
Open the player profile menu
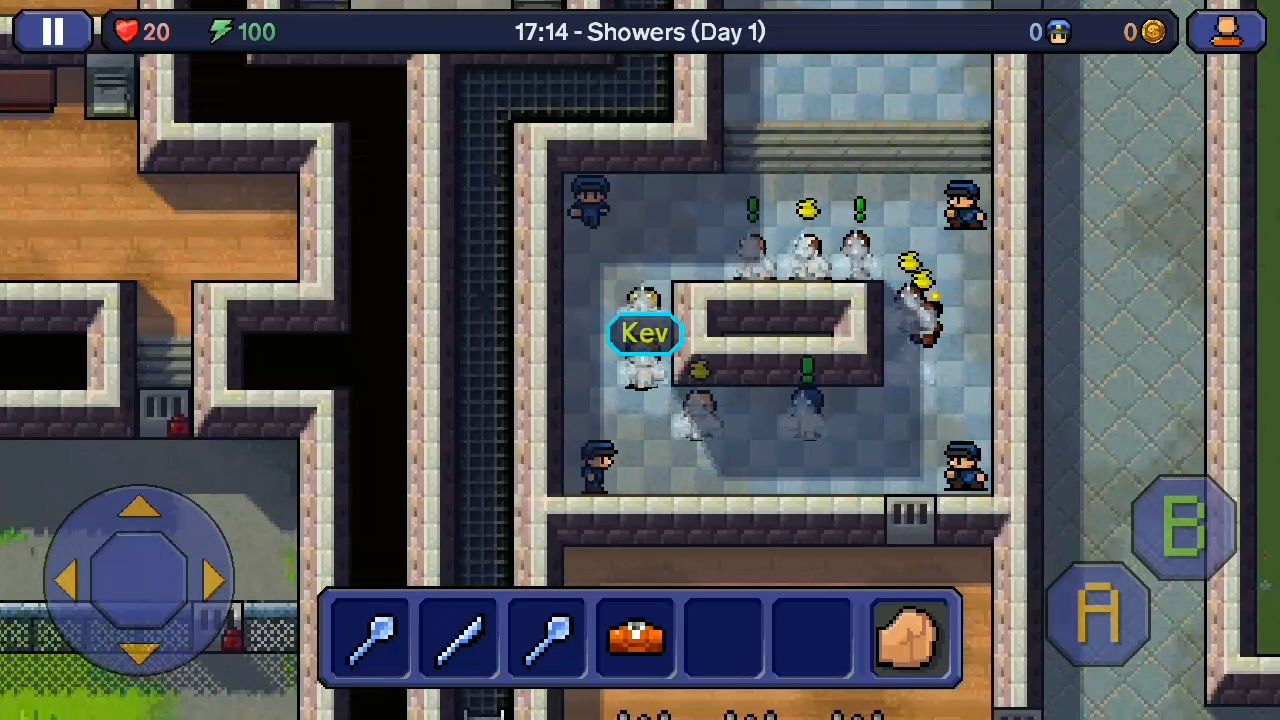click(1225, 32)
